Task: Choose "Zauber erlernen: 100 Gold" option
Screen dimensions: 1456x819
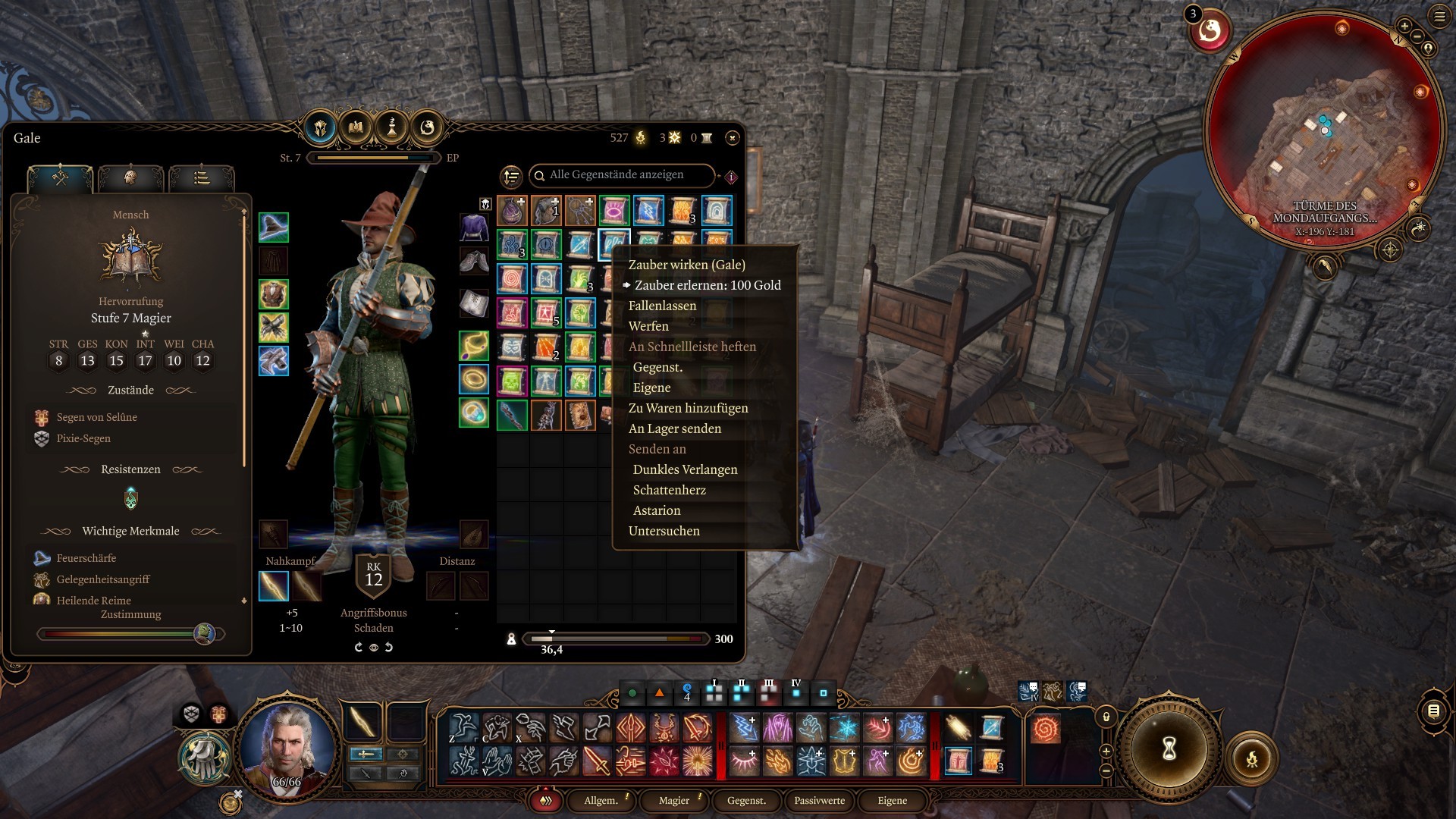Action: pyautogui.click(x=707, y=285)
